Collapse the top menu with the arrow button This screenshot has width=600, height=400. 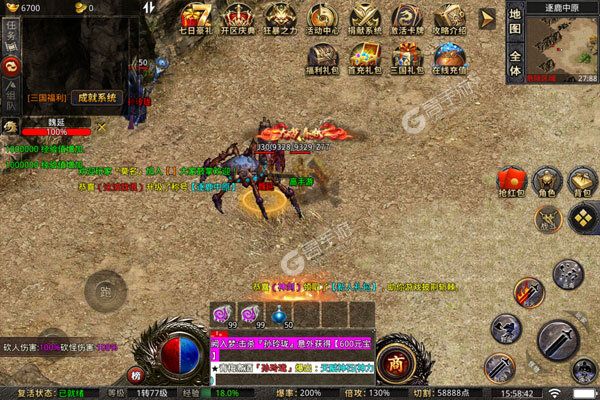pyautogui.click(x=487, y=18)
